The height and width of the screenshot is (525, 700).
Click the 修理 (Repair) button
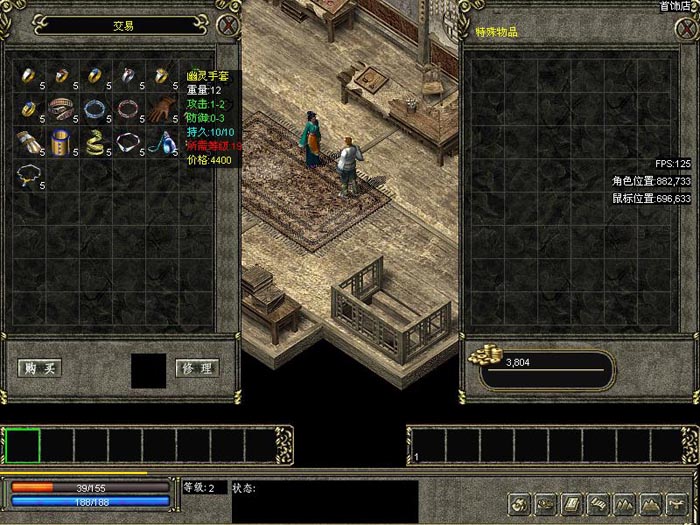pos(196,368)
